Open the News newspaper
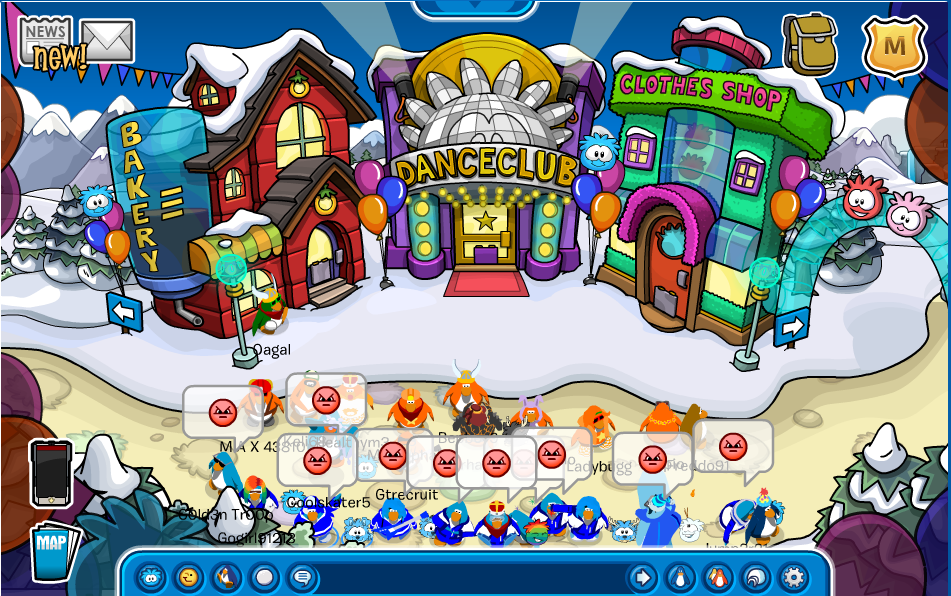 46,43
